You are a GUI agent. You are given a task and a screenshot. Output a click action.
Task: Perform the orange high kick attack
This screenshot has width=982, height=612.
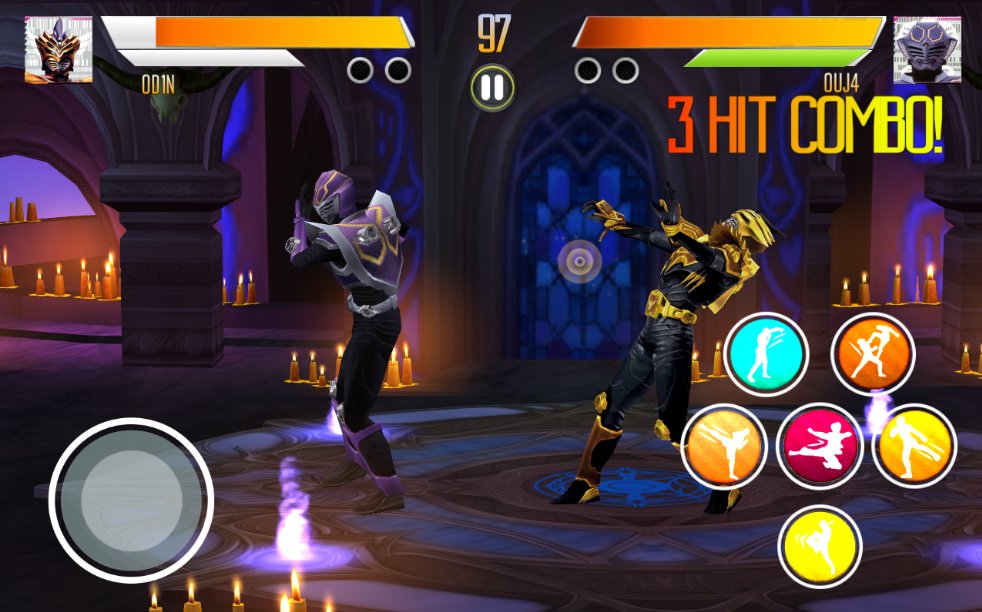pyautogui.click(x=724, y=446)
